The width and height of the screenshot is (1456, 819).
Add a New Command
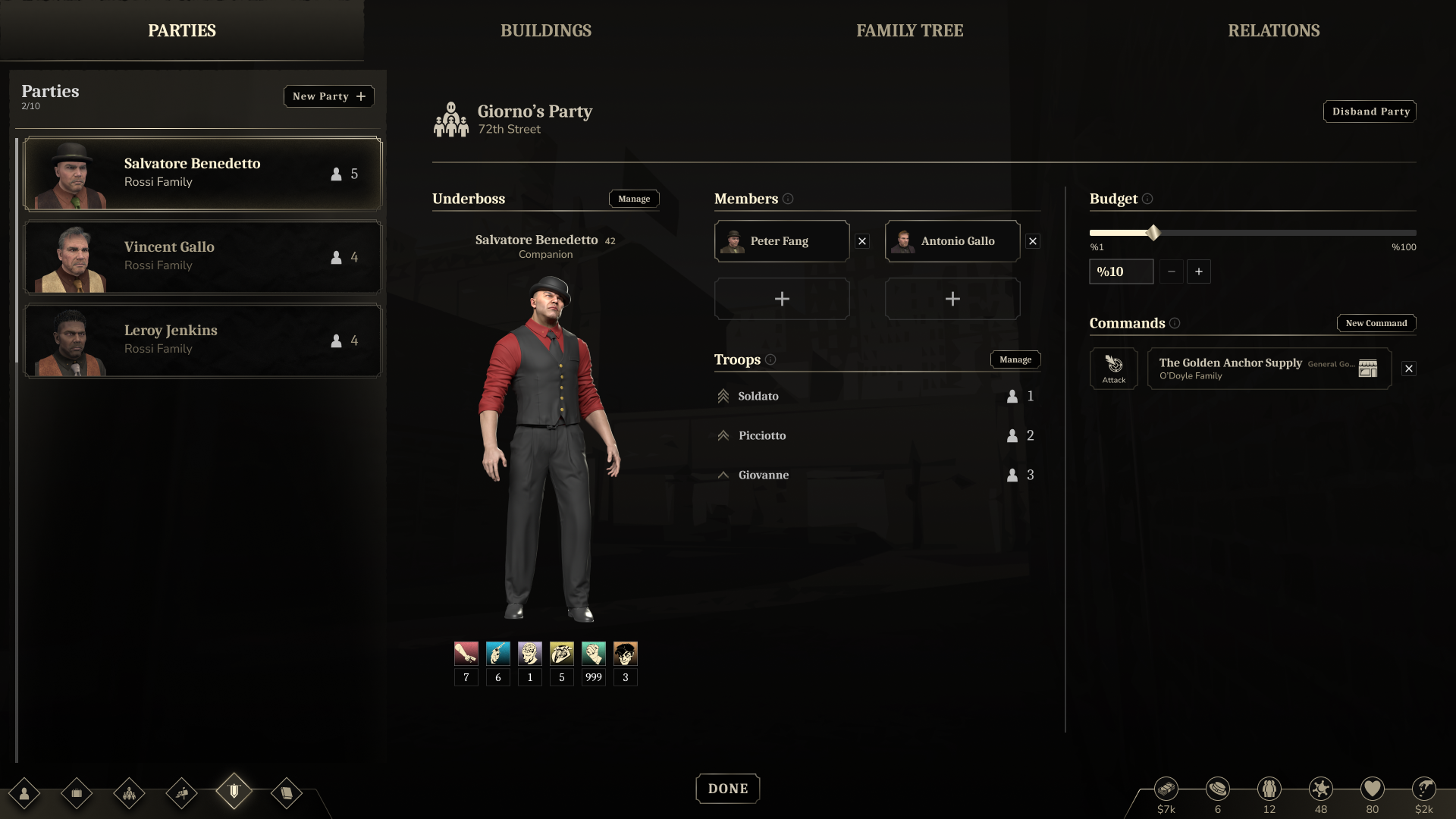[x=1376, y=323]
